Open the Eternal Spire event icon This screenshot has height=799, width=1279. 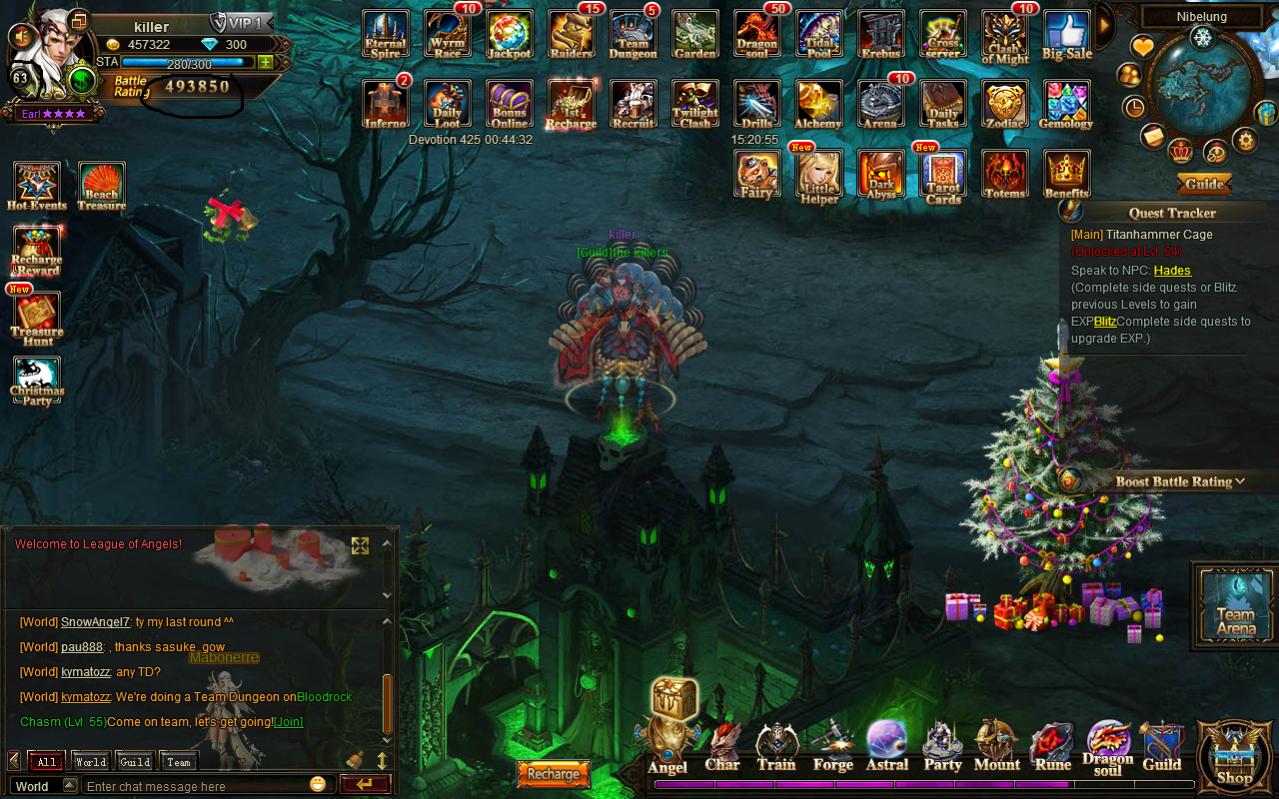point(385,34)
